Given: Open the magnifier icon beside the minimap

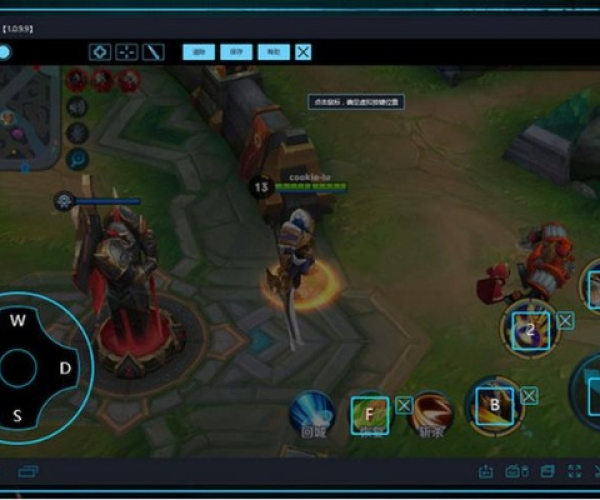Looking at the screenshot, I should pyautogui.click(x=77, y=158).
